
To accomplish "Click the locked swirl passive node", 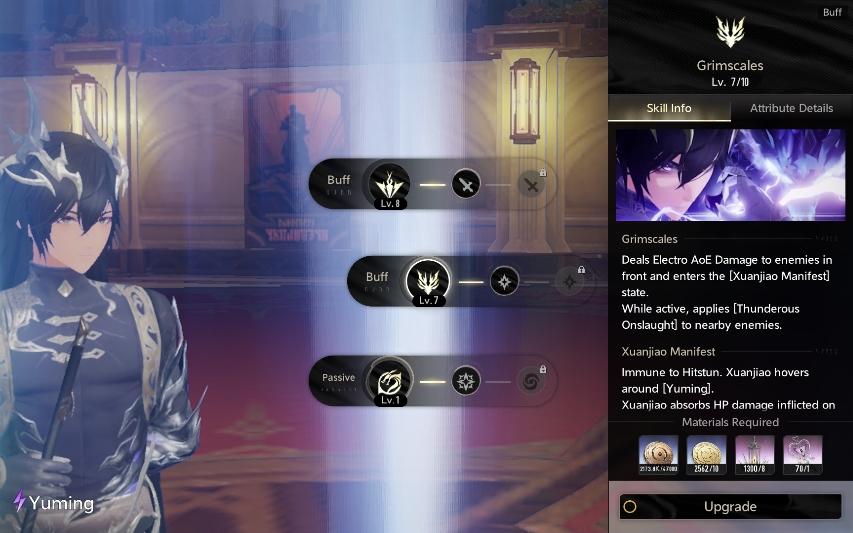I will tap(531, 380).
